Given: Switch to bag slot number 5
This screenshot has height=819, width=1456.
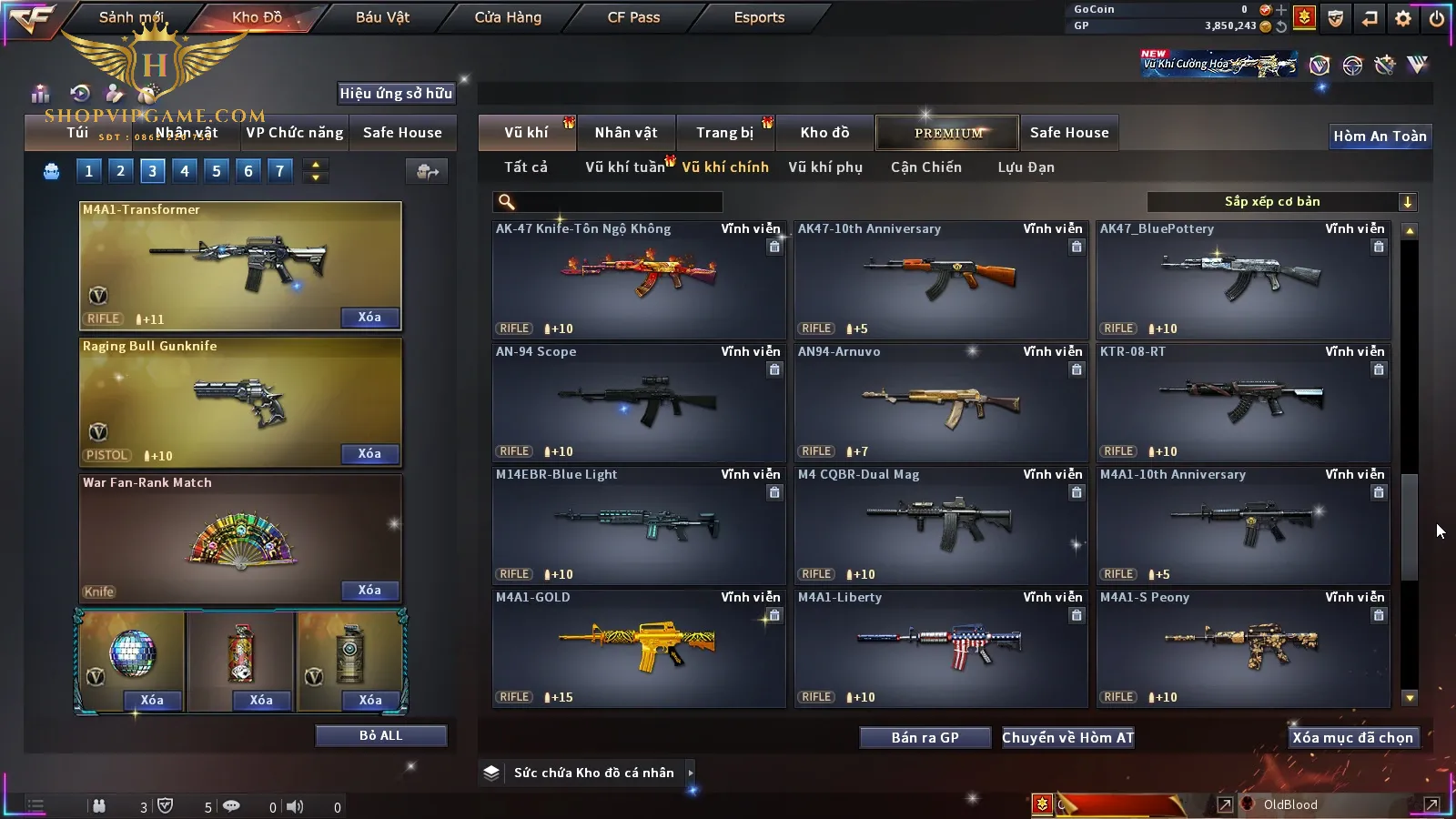Looking at the screenshot, I should tap(216, 170).
